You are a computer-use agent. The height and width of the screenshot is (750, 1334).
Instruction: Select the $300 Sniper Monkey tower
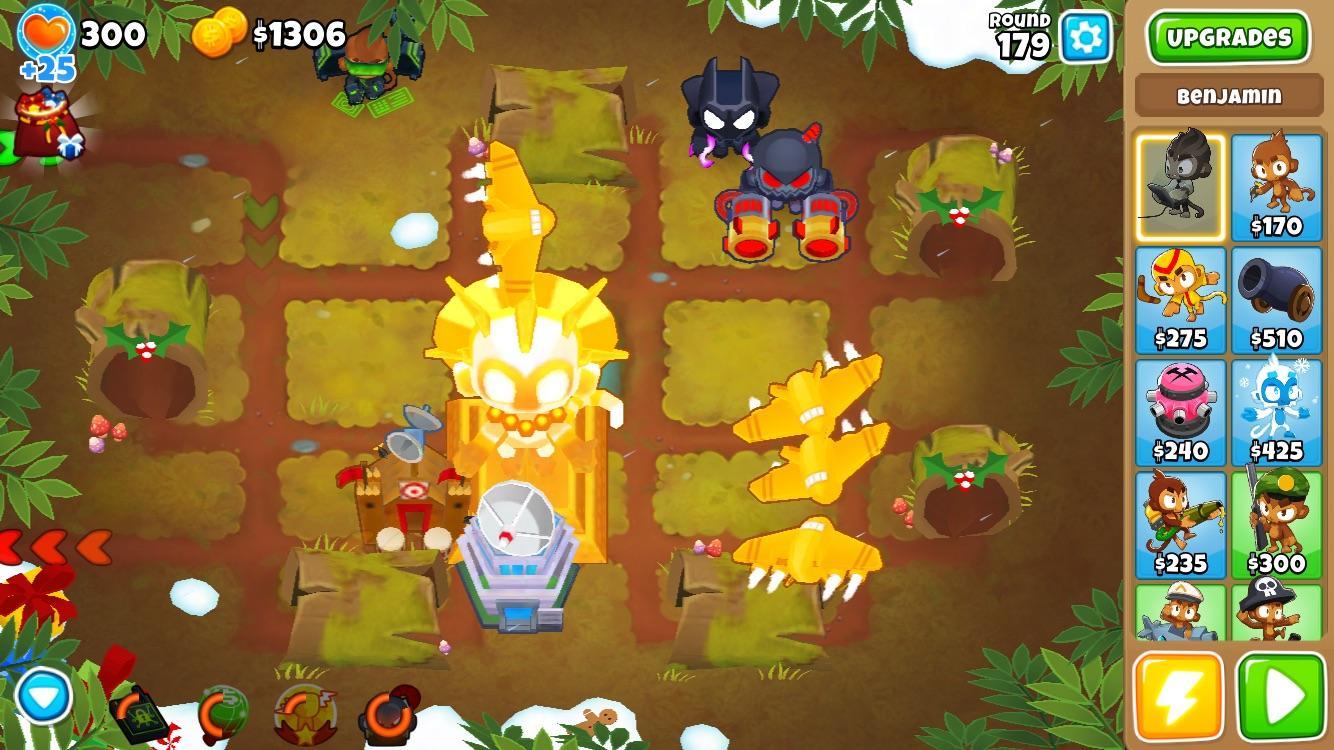pyautogui.click(x=1277, y=525)
